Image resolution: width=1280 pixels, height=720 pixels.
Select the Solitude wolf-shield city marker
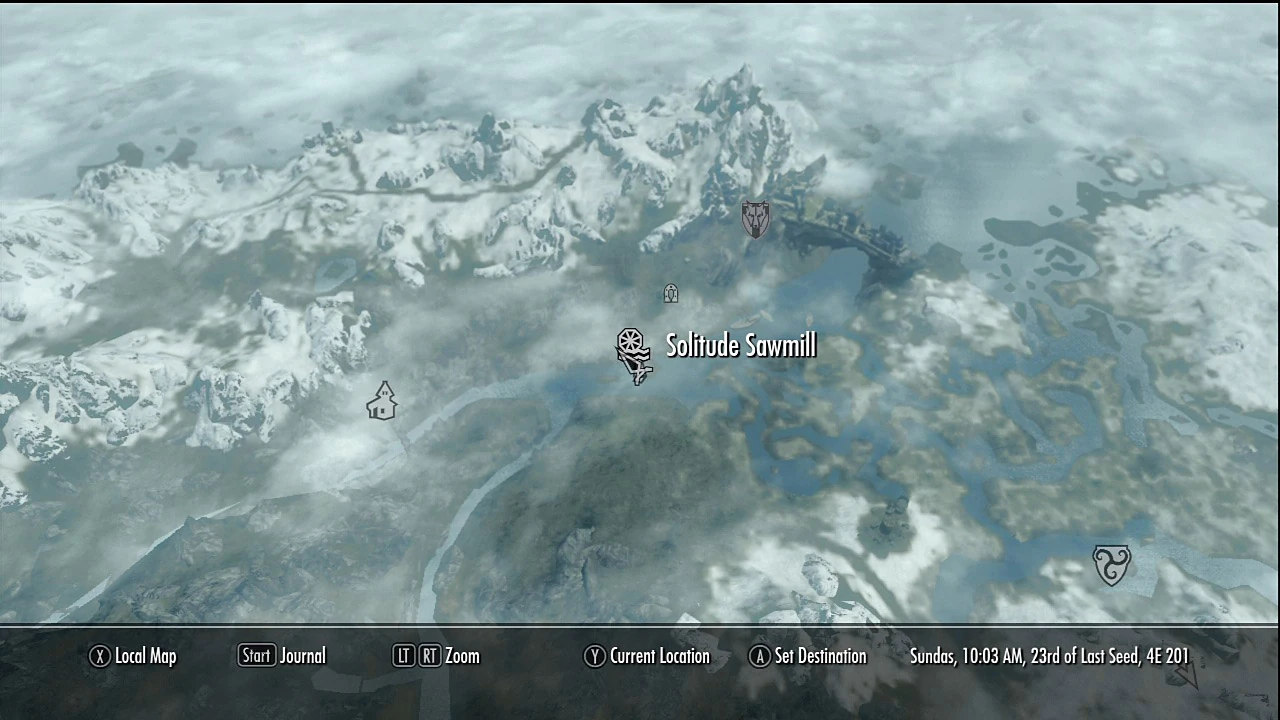tap(754, 219)
